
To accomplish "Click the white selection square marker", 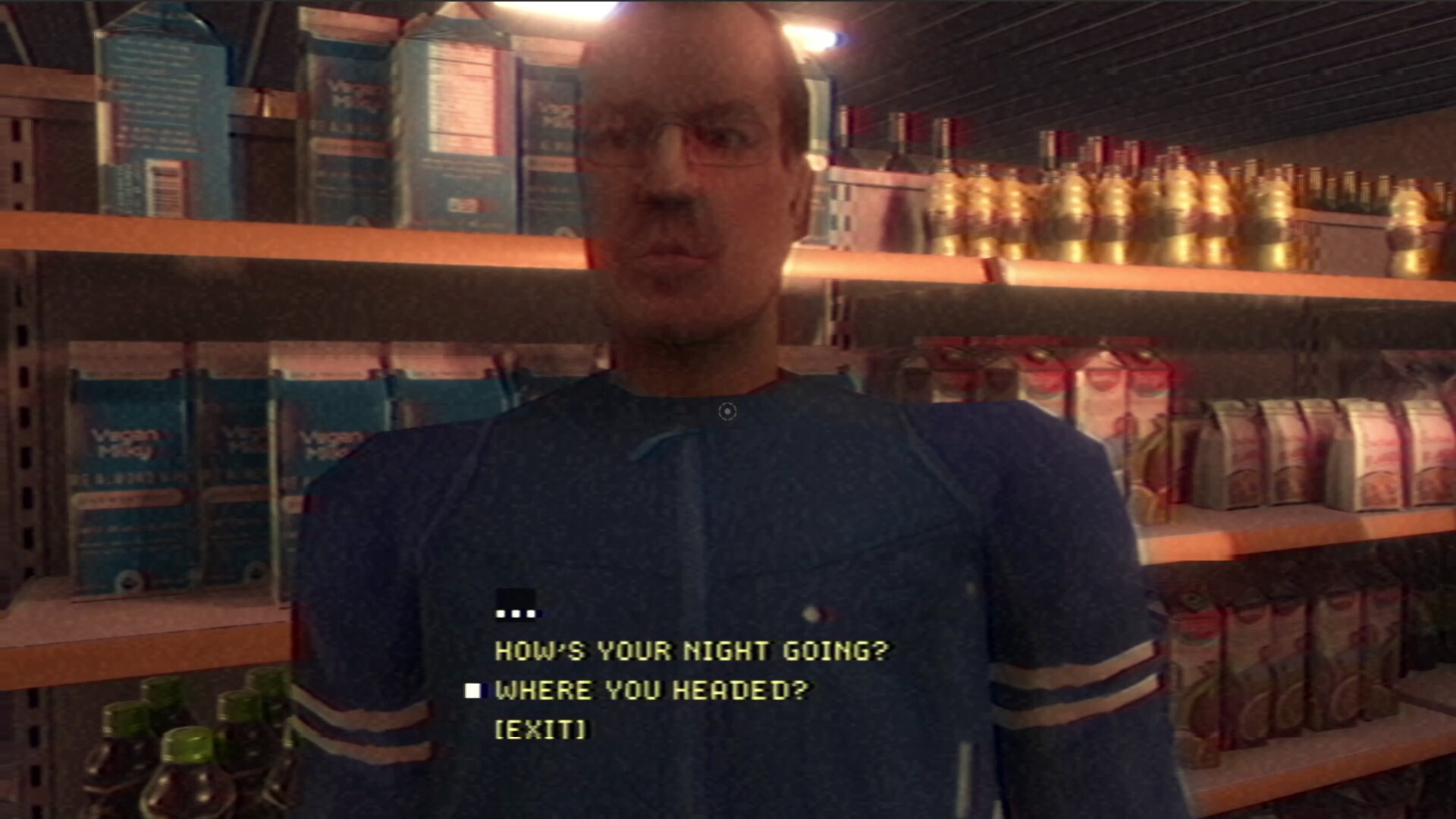I will (474, 690).
